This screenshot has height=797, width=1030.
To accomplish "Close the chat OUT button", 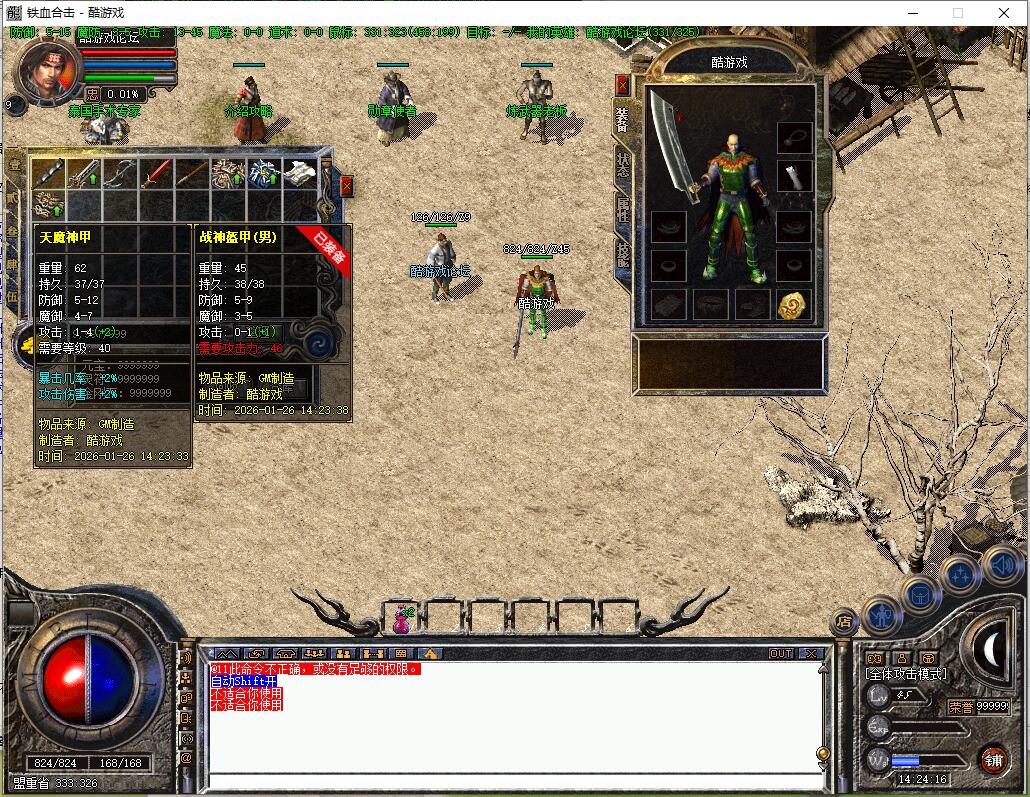I will click(780, 654).
